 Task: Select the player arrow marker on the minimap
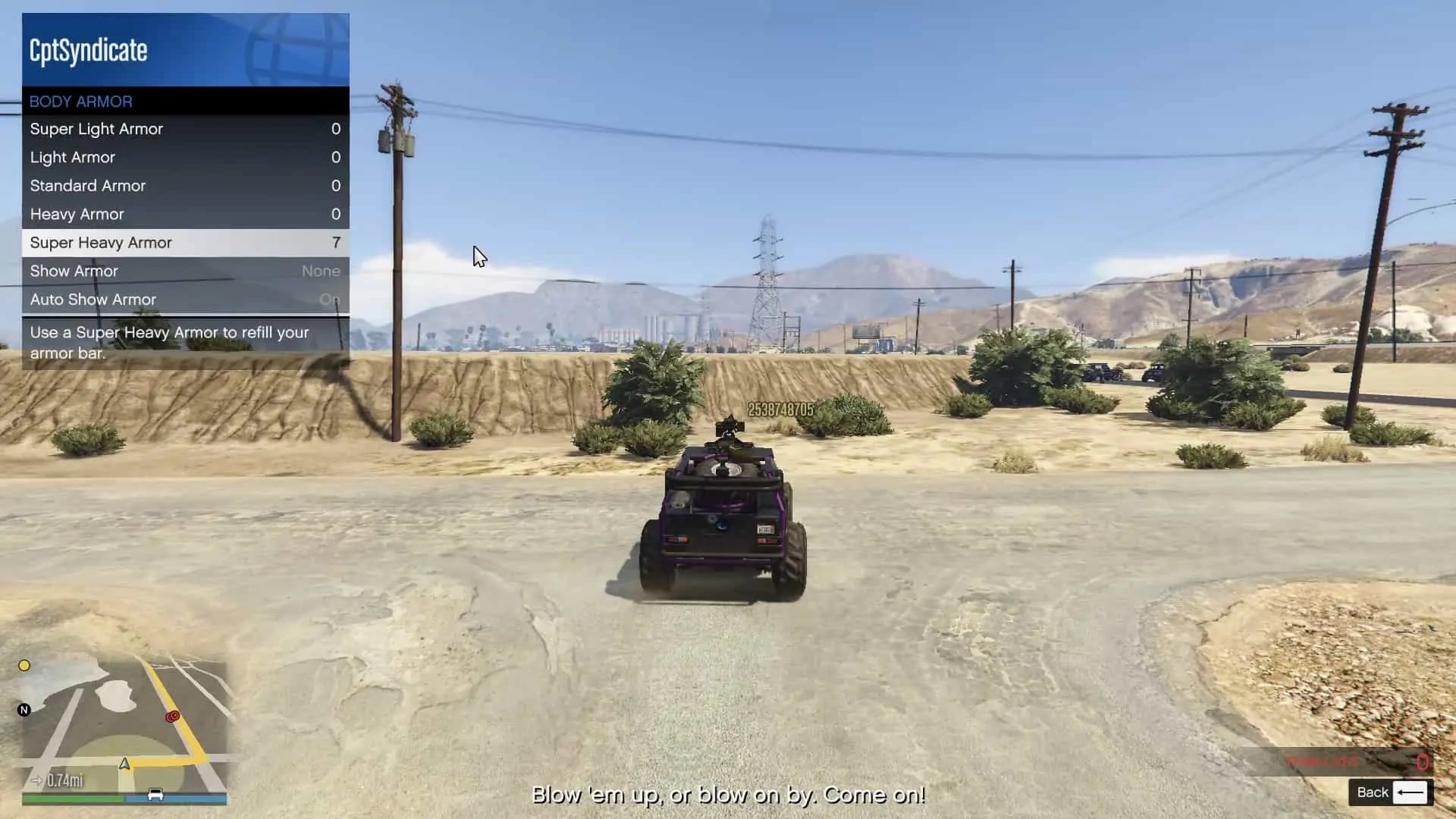click(124, 764)
